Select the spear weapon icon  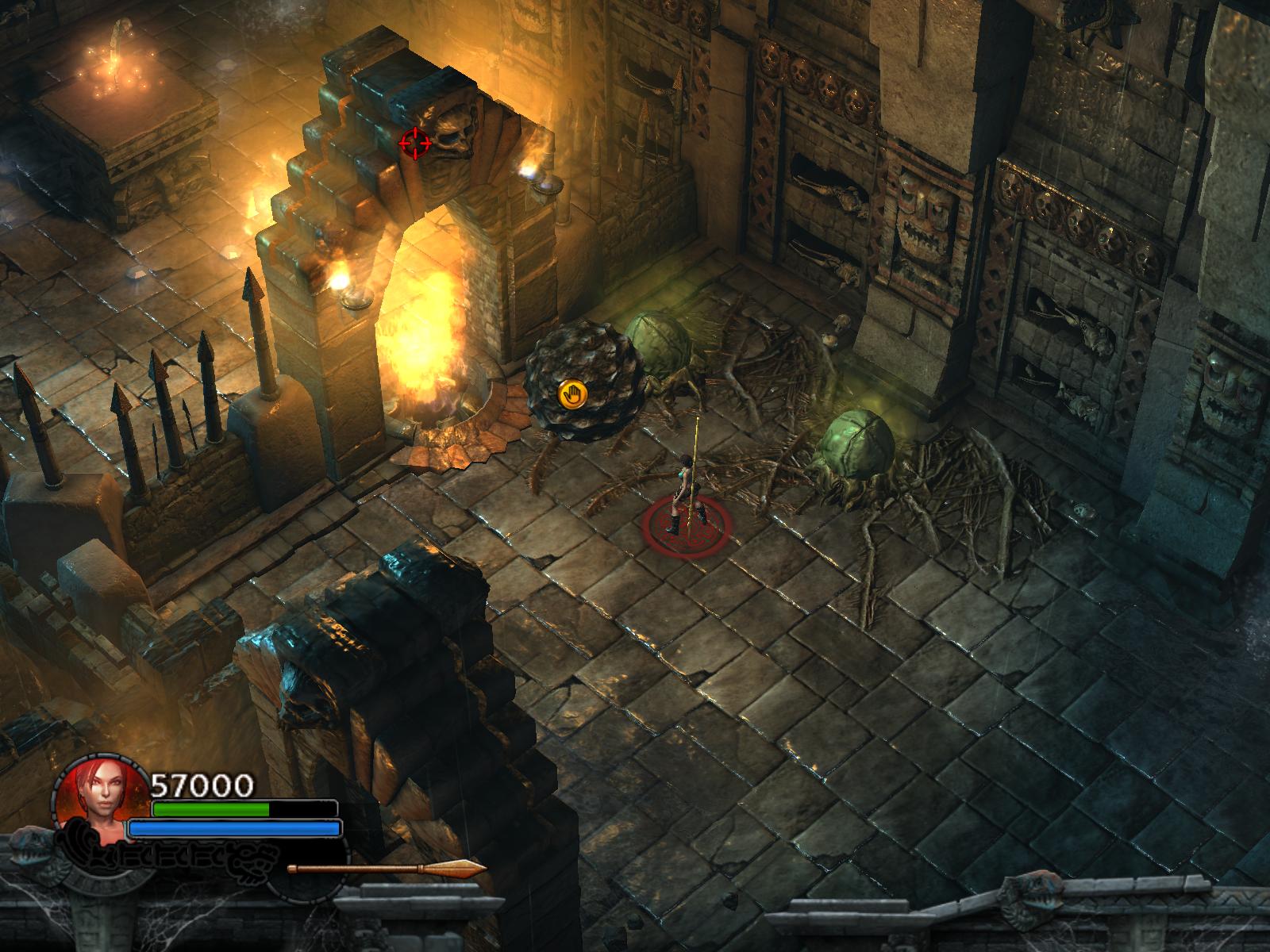point(387,869)
